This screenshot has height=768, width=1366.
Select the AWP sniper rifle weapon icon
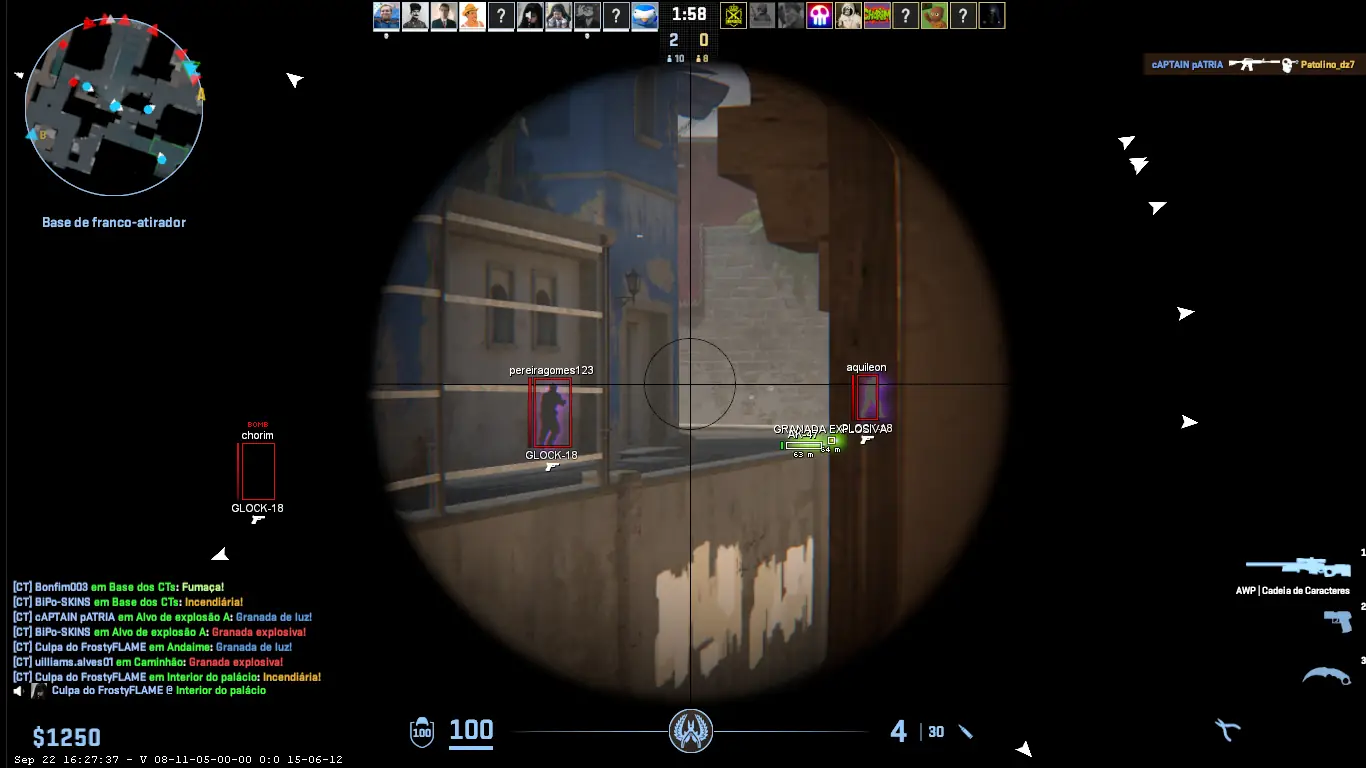1297,567
